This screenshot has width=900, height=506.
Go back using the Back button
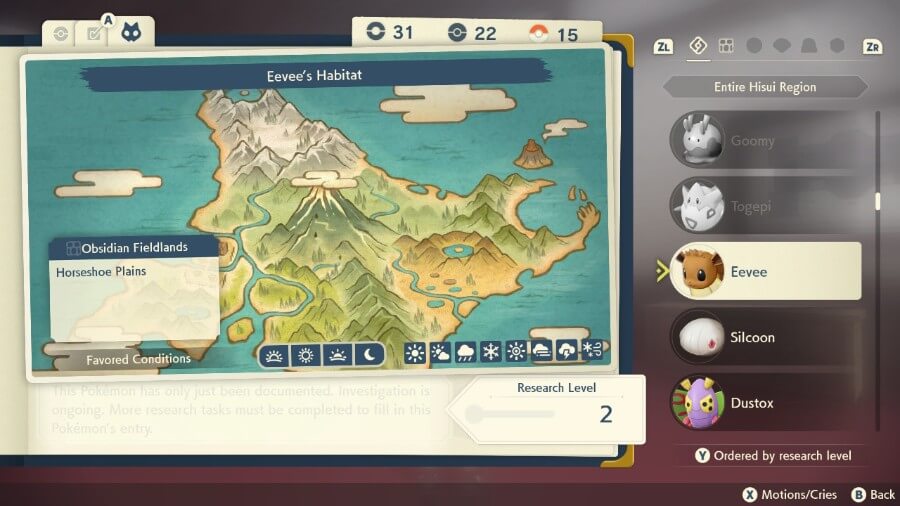tap(873, 494)
